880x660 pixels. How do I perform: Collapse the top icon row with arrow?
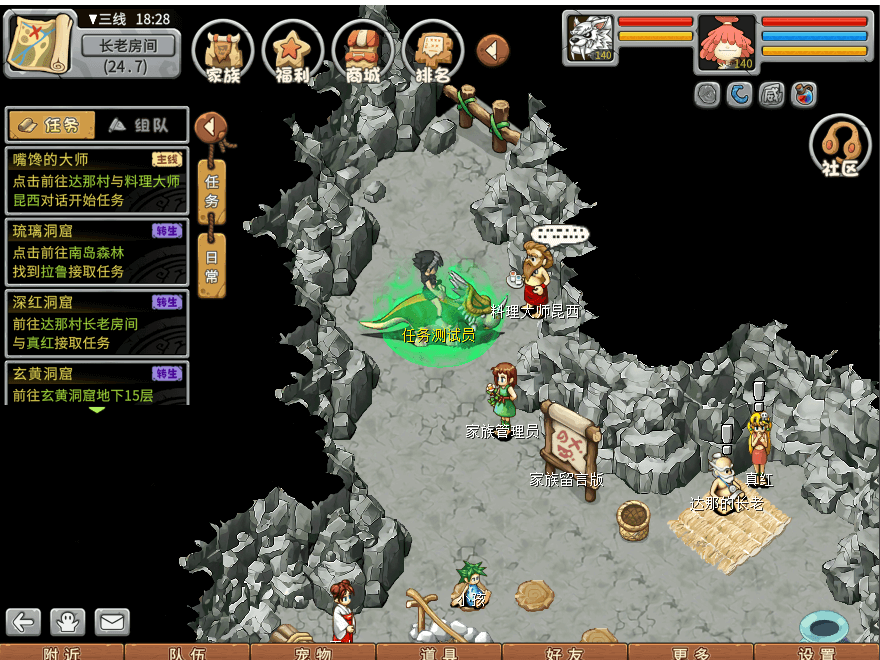pos(493,50)
